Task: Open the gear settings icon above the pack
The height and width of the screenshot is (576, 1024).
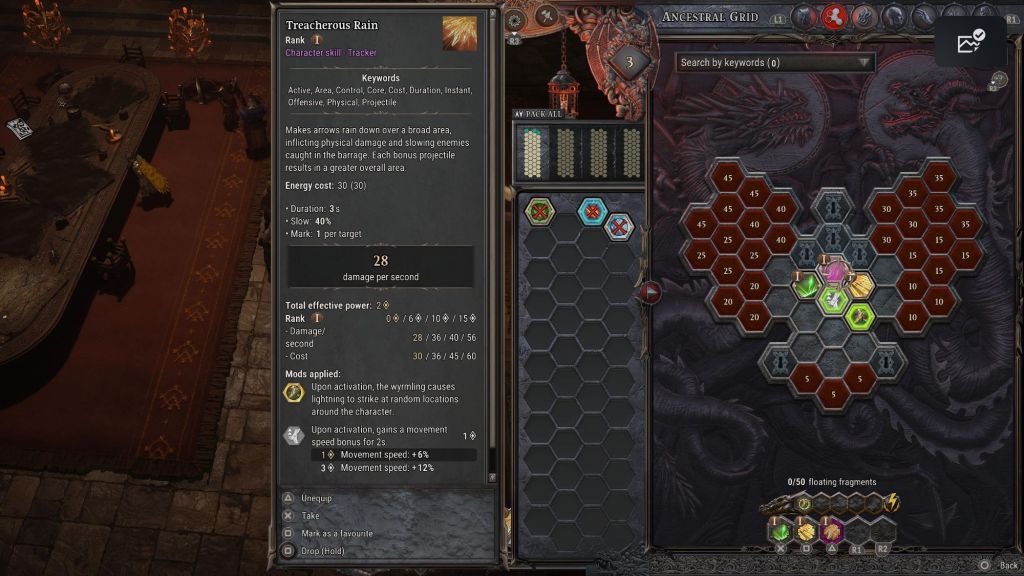Action: click(x=515, y=19)
